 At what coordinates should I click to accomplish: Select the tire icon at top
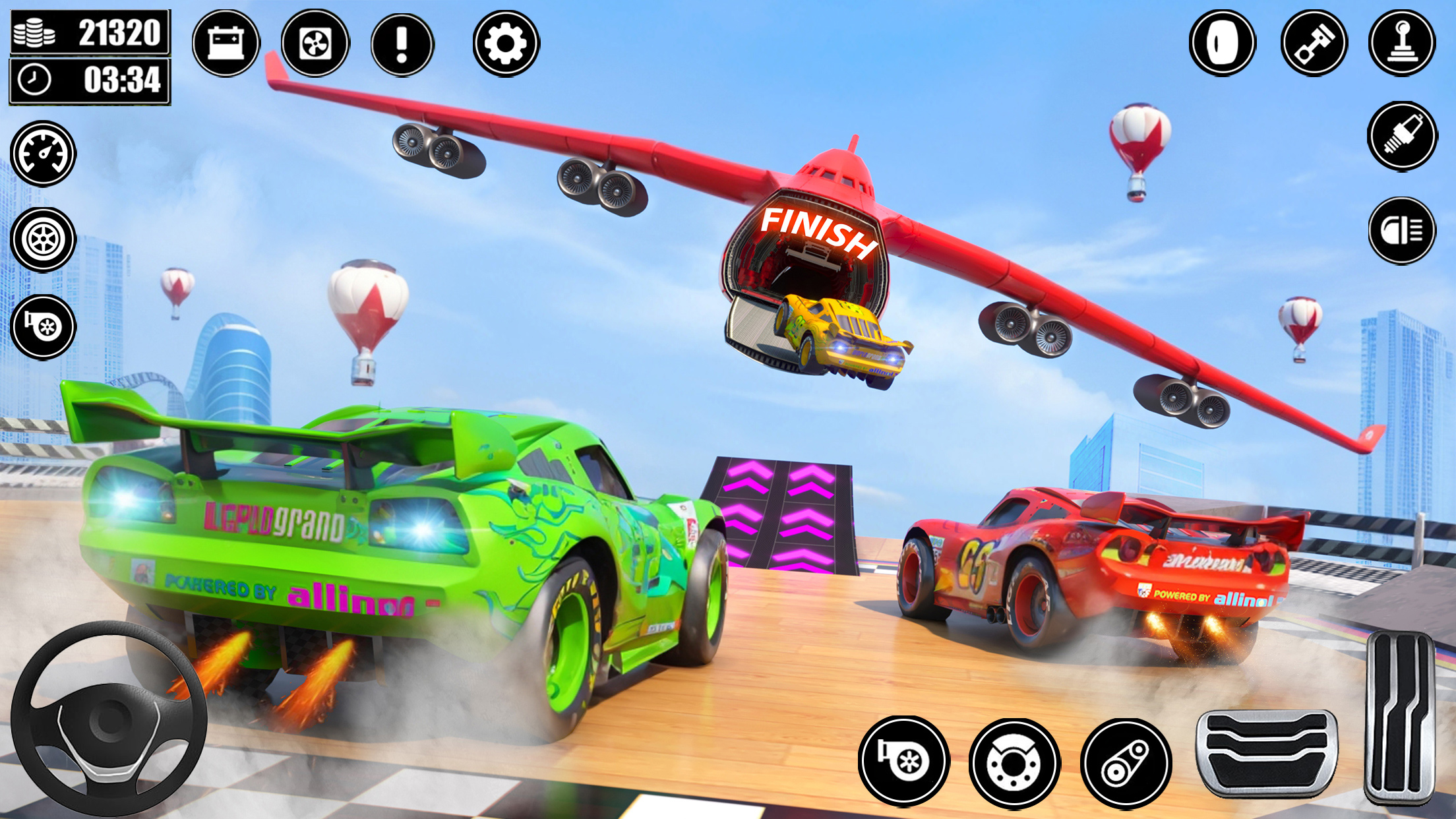(x=1222, y=44)
